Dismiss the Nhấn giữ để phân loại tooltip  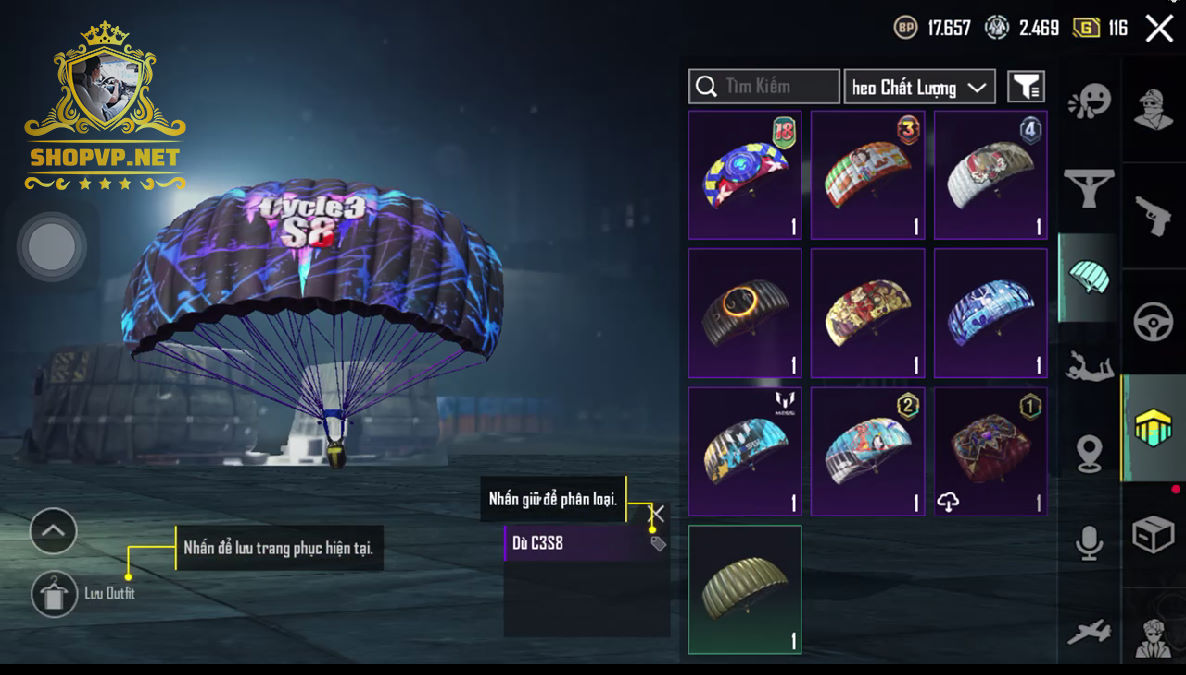tap(657, 513)
